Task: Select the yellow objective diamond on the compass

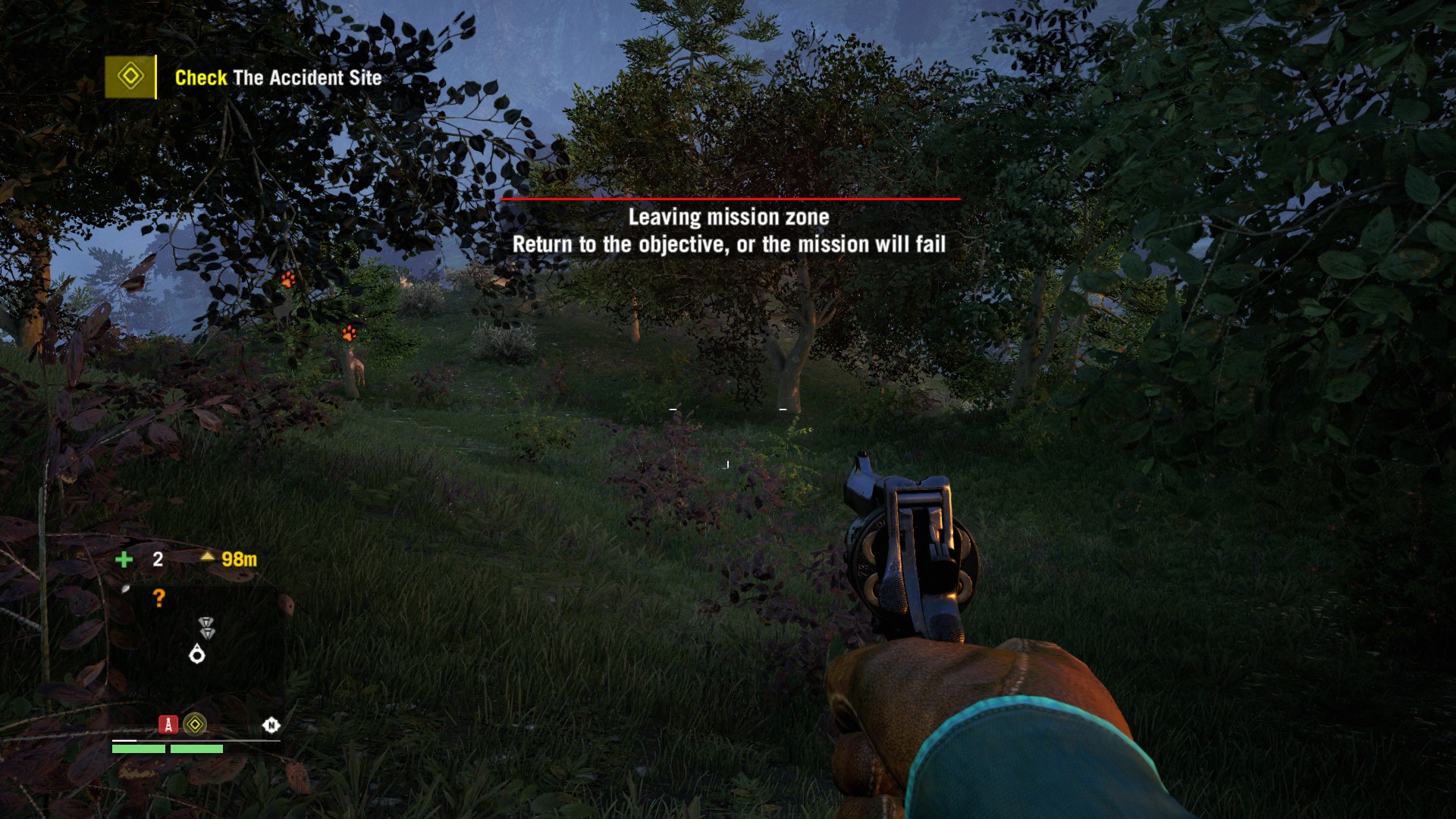Action: coord(195,724)
